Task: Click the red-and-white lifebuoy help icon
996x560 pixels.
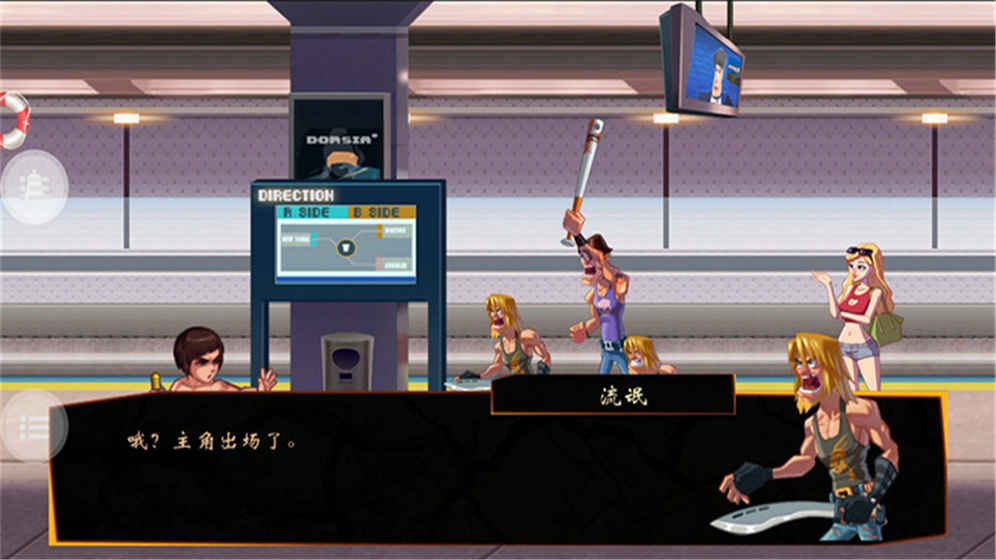Action: click(x=12, y=120)
